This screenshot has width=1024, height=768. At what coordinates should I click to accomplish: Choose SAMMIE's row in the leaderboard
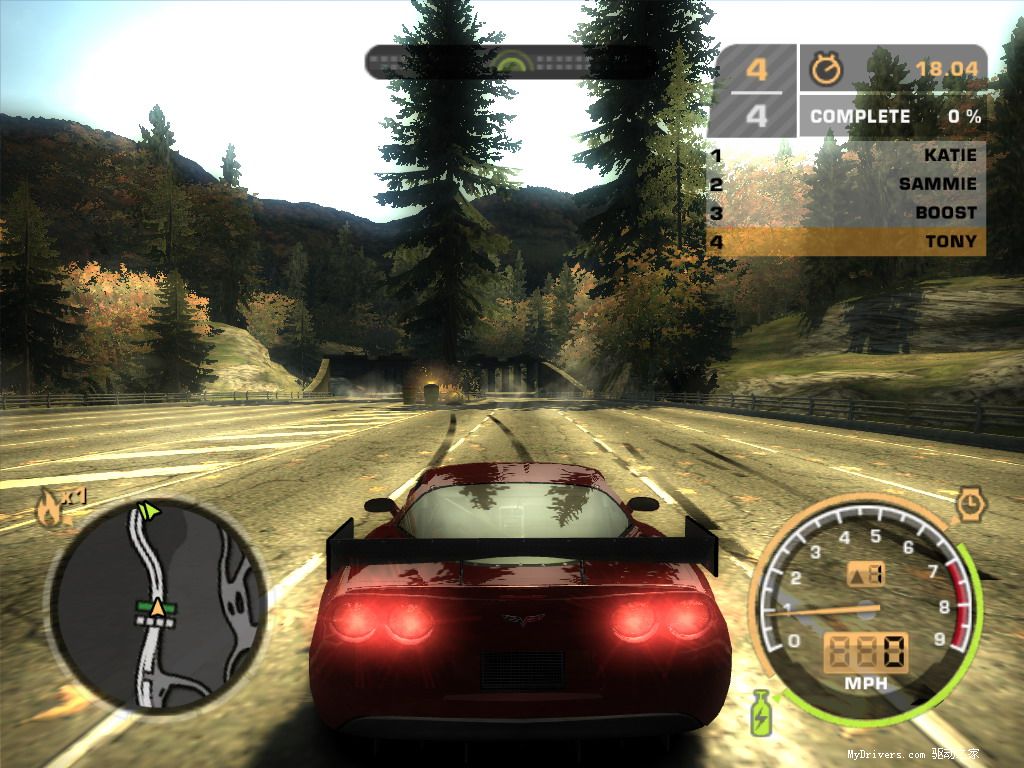pos(846,184)
